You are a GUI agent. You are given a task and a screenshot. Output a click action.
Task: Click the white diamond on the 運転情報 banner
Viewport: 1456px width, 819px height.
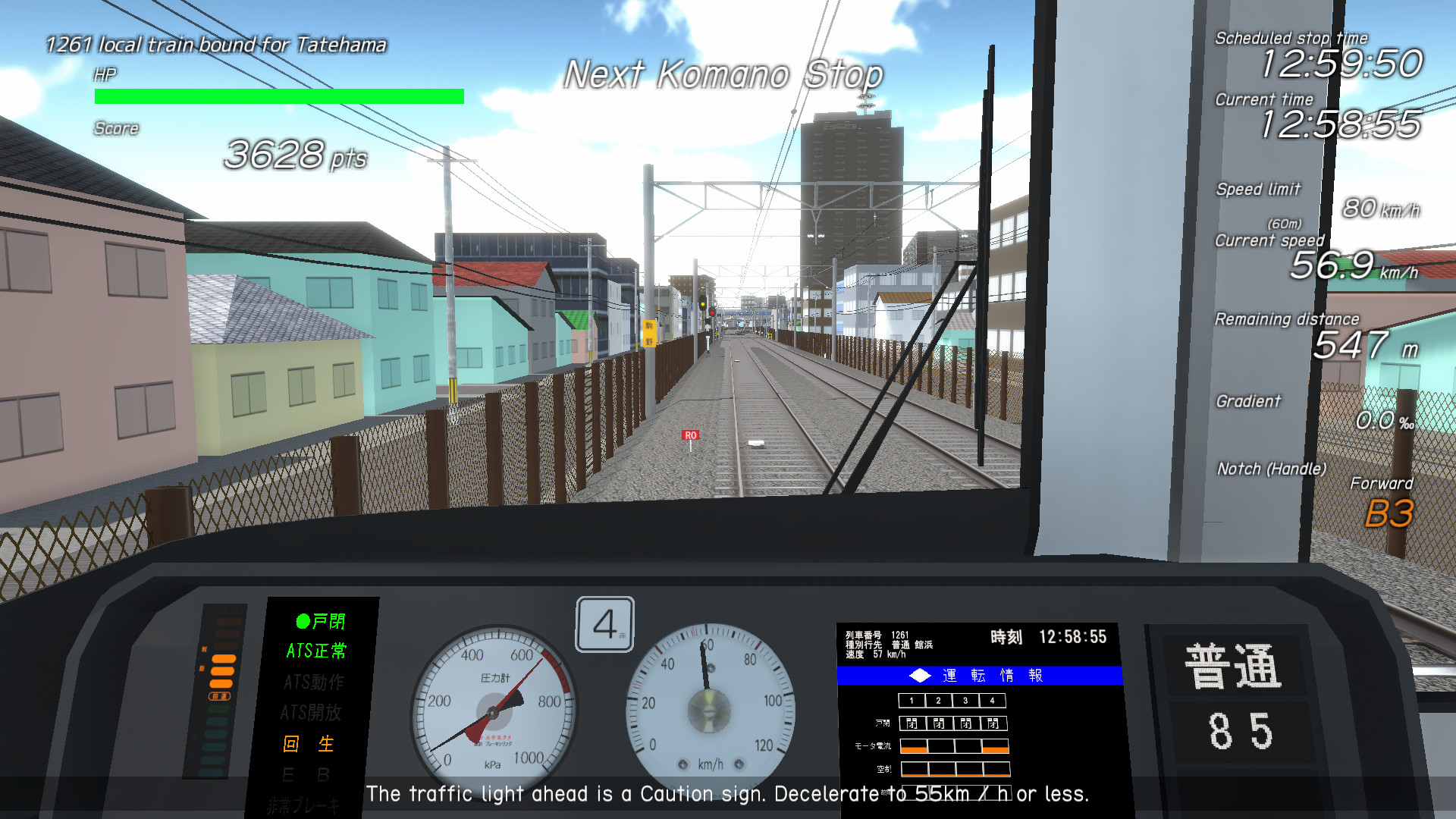918,675
